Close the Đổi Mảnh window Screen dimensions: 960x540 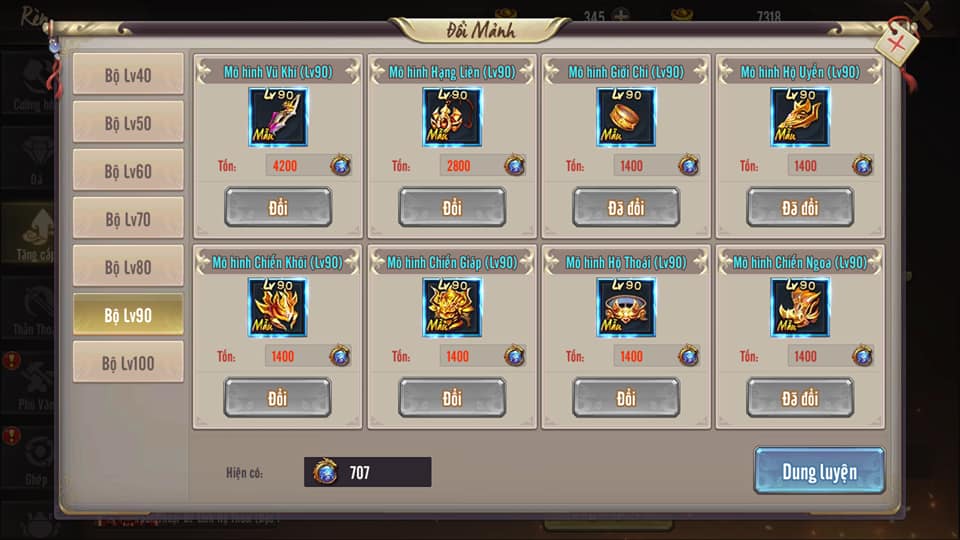pos(896,42)
